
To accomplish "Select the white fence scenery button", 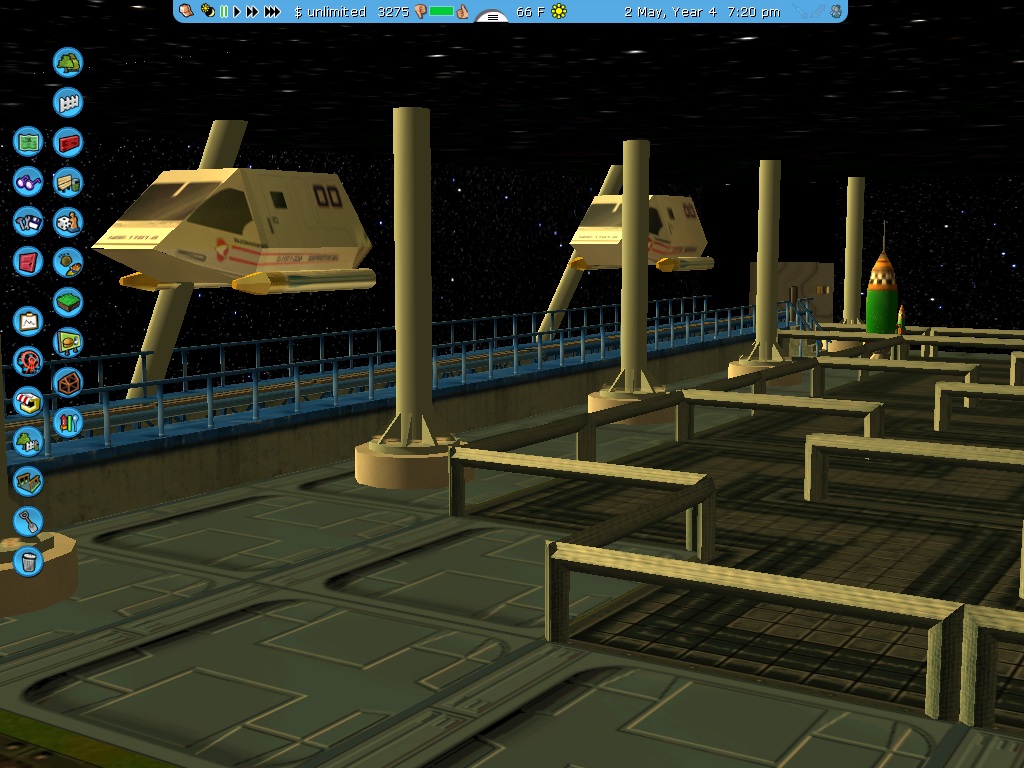I will click(x=68, y=103).
